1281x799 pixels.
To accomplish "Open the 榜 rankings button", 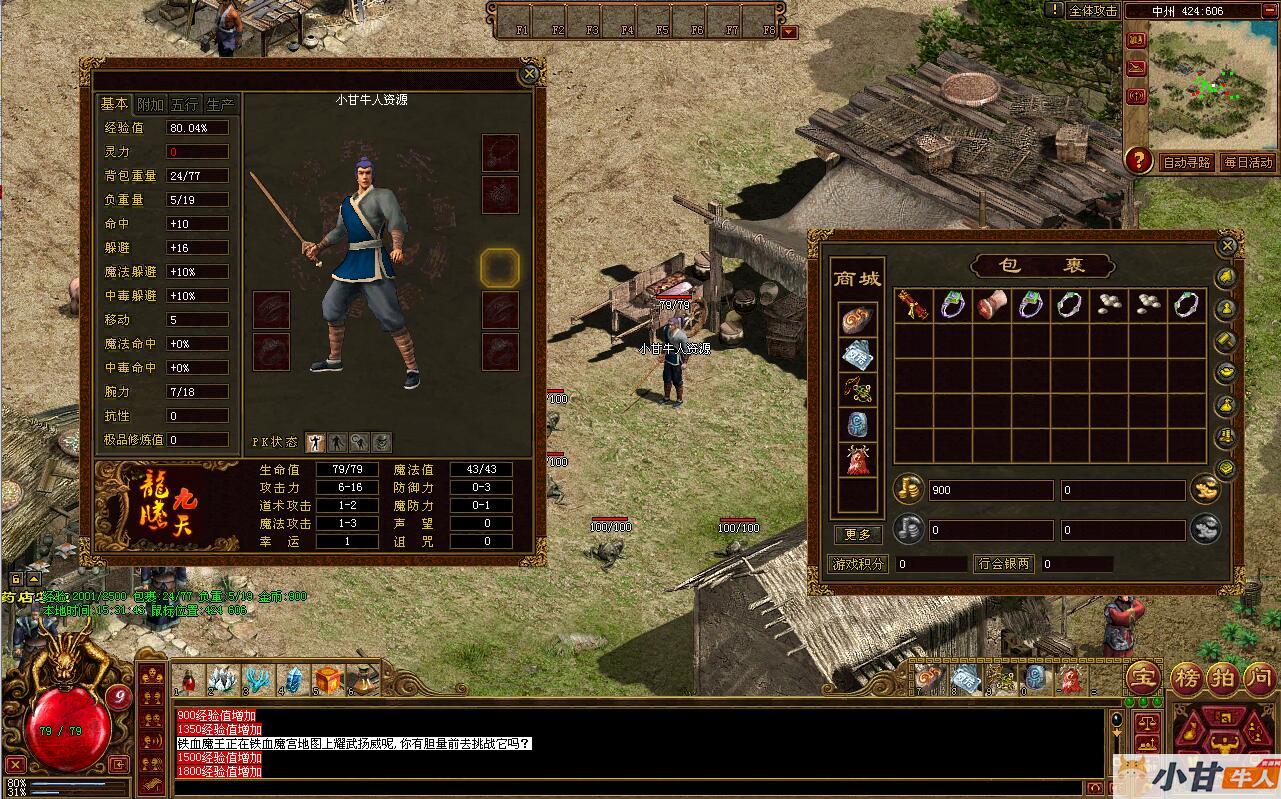I will tap(1187, 678).
